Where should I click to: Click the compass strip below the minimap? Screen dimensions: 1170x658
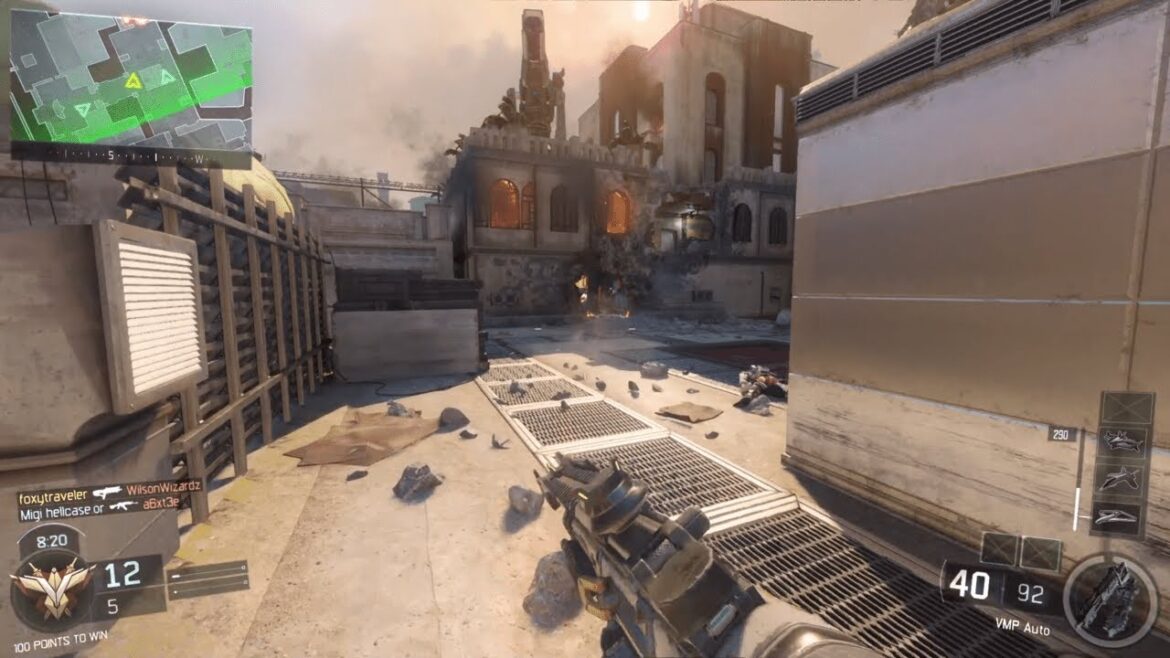pyautogui.click(x=130, y=157)
